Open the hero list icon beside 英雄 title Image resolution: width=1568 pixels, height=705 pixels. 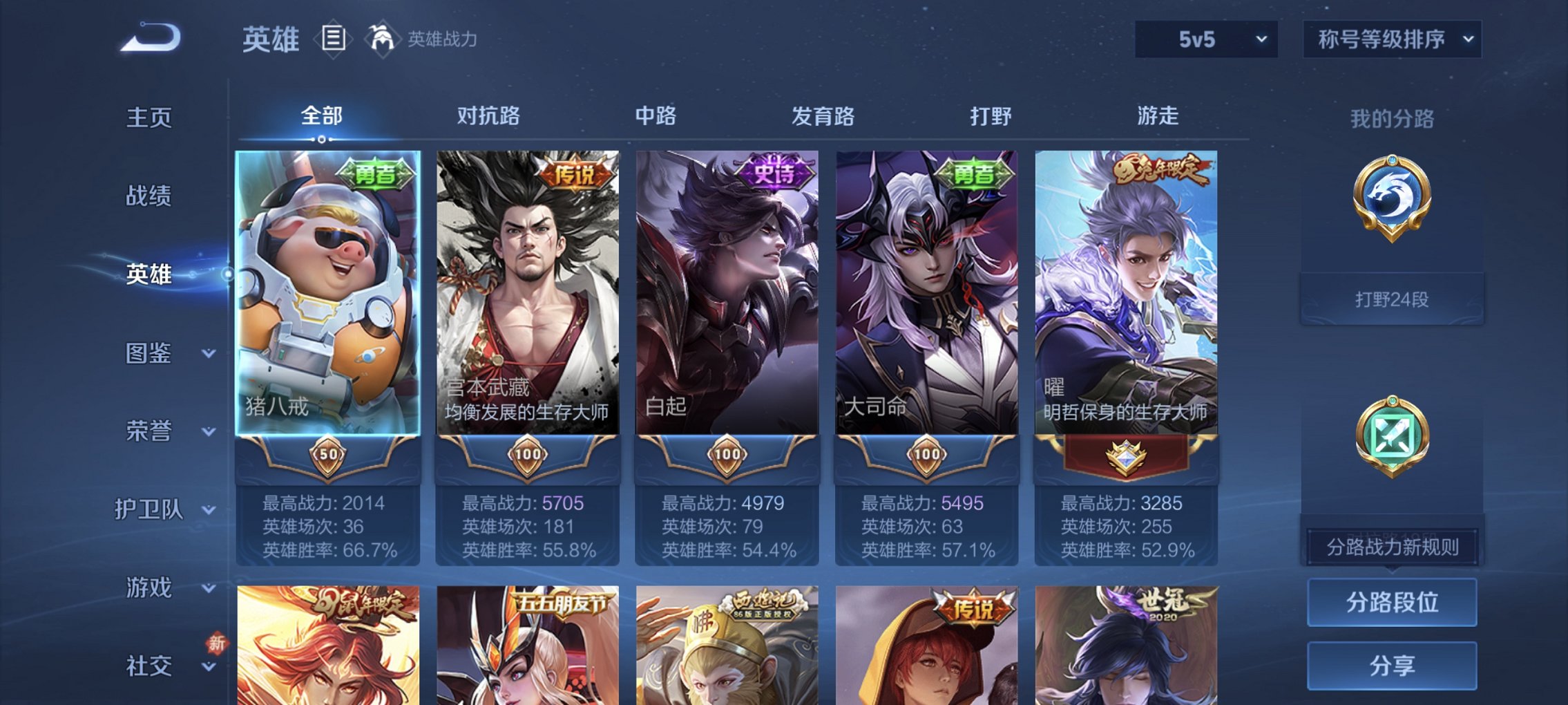click(x=334, y=40)
